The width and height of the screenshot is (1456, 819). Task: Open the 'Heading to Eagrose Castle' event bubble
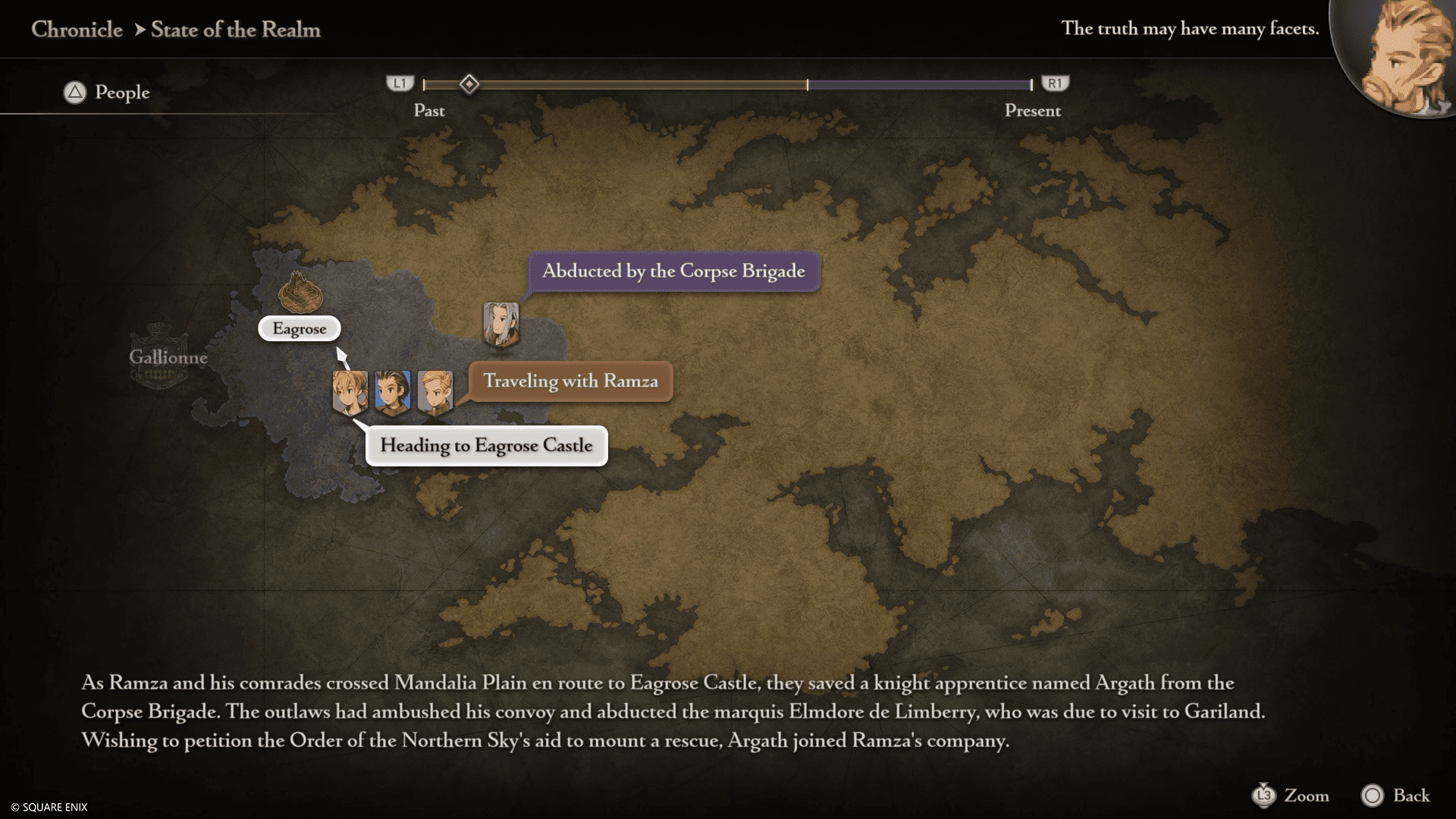[486, 446]
